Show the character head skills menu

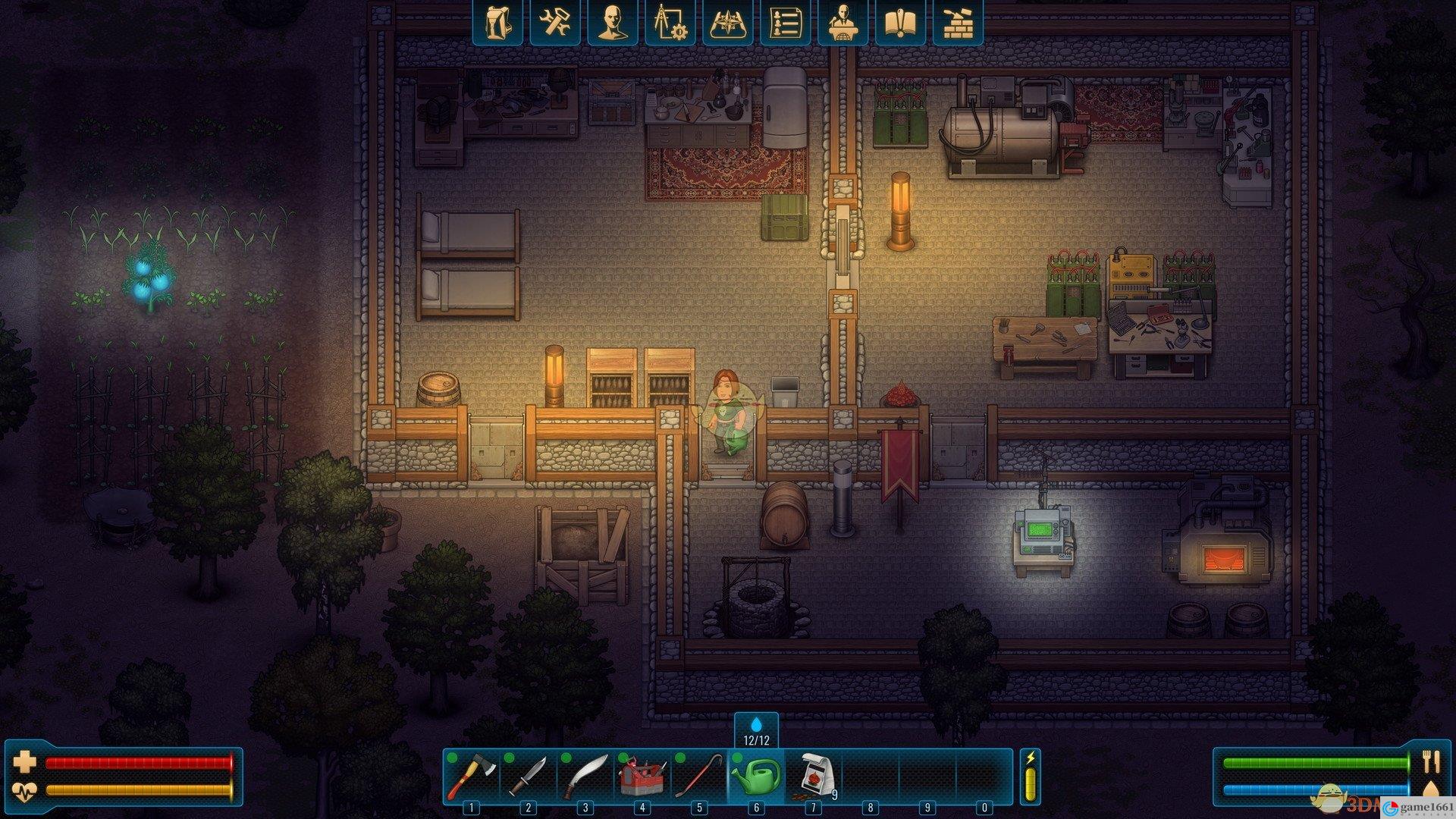click(613, 22)
